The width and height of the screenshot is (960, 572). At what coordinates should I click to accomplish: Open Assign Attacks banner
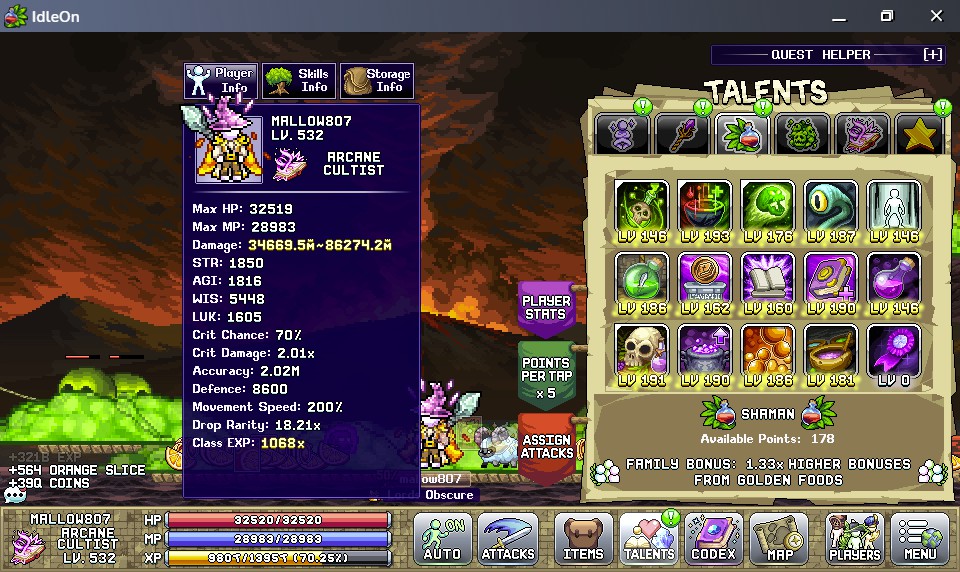coord(546,446)
